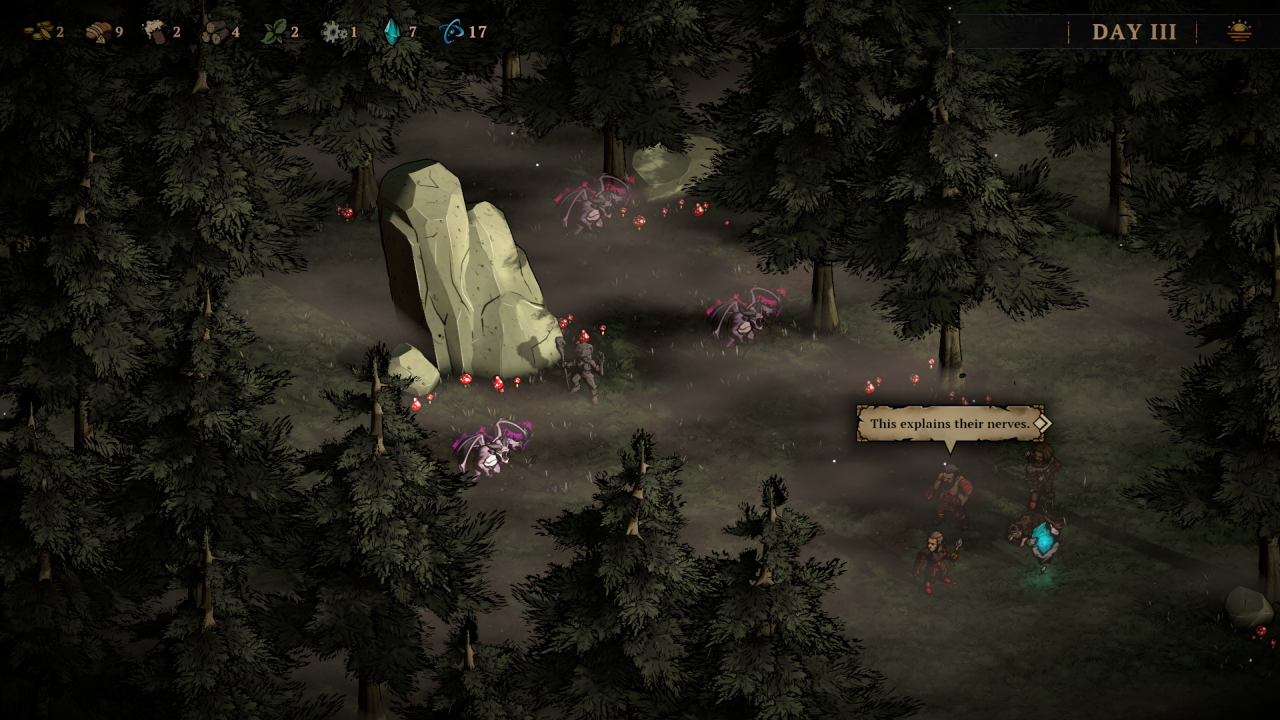Click the gold coins resource icon
The height and width of the screenshot is (720, 1280).
(x=38, y=32)
